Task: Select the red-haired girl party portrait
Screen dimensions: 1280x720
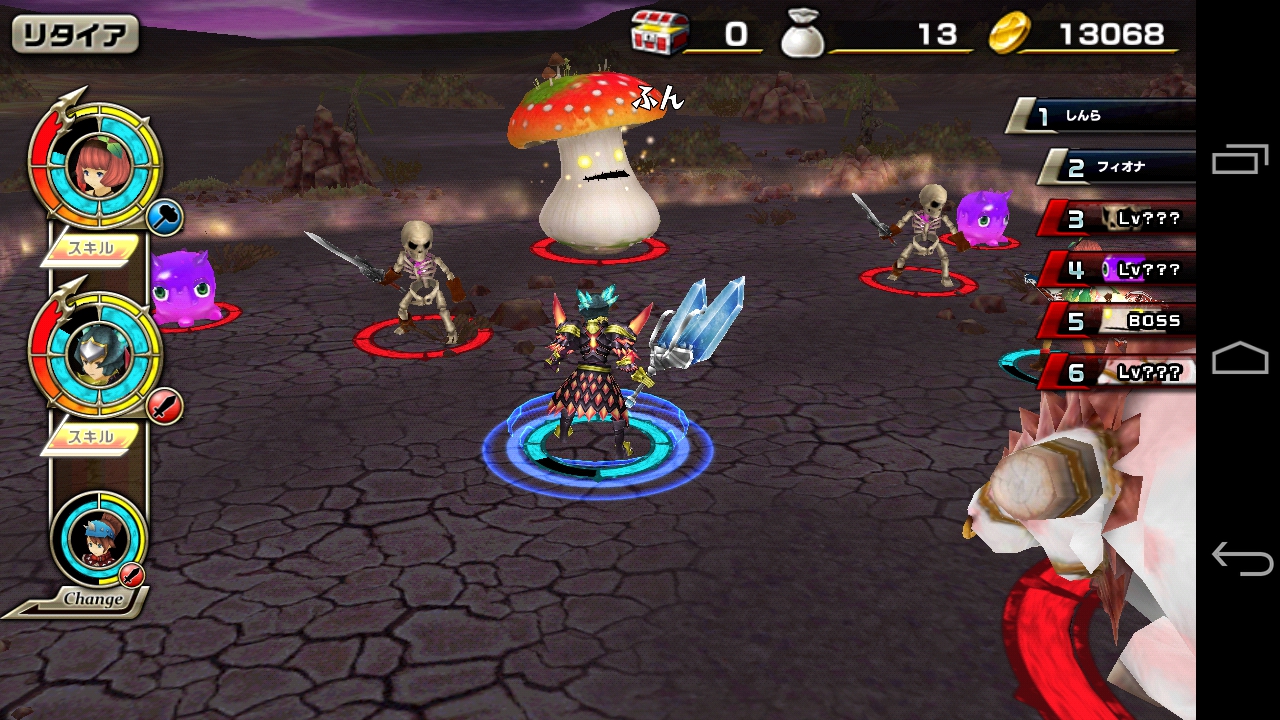Action: [96, 164]
